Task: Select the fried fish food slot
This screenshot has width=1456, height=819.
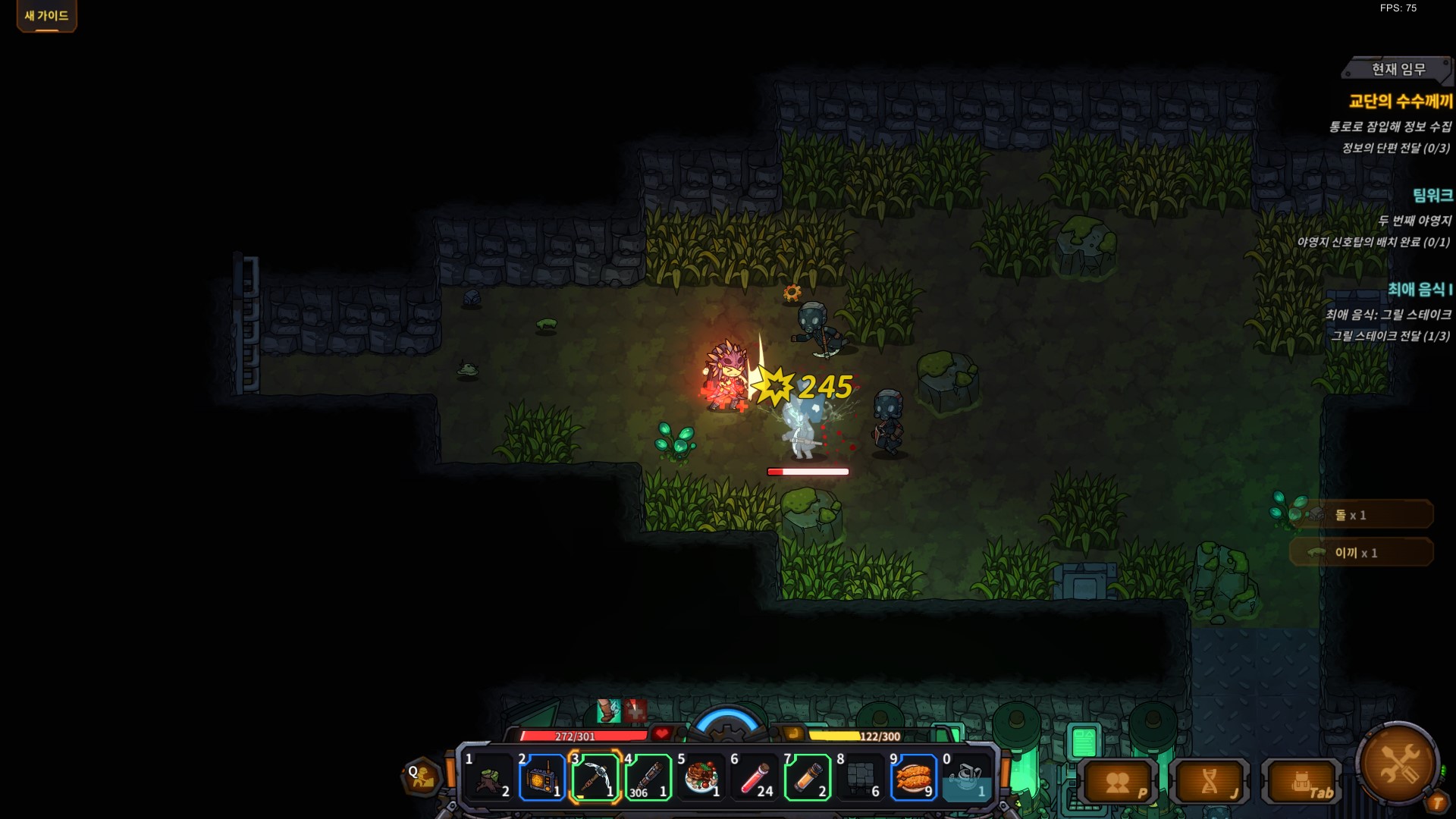Action: 913,778
